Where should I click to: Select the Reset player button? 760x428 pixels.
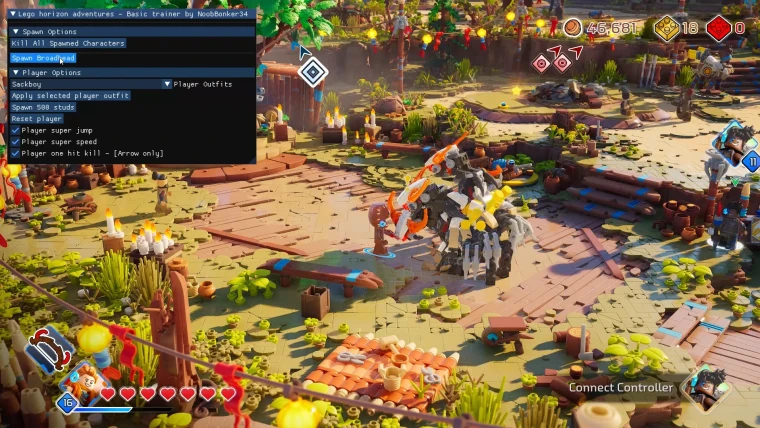tap(37, 119)
